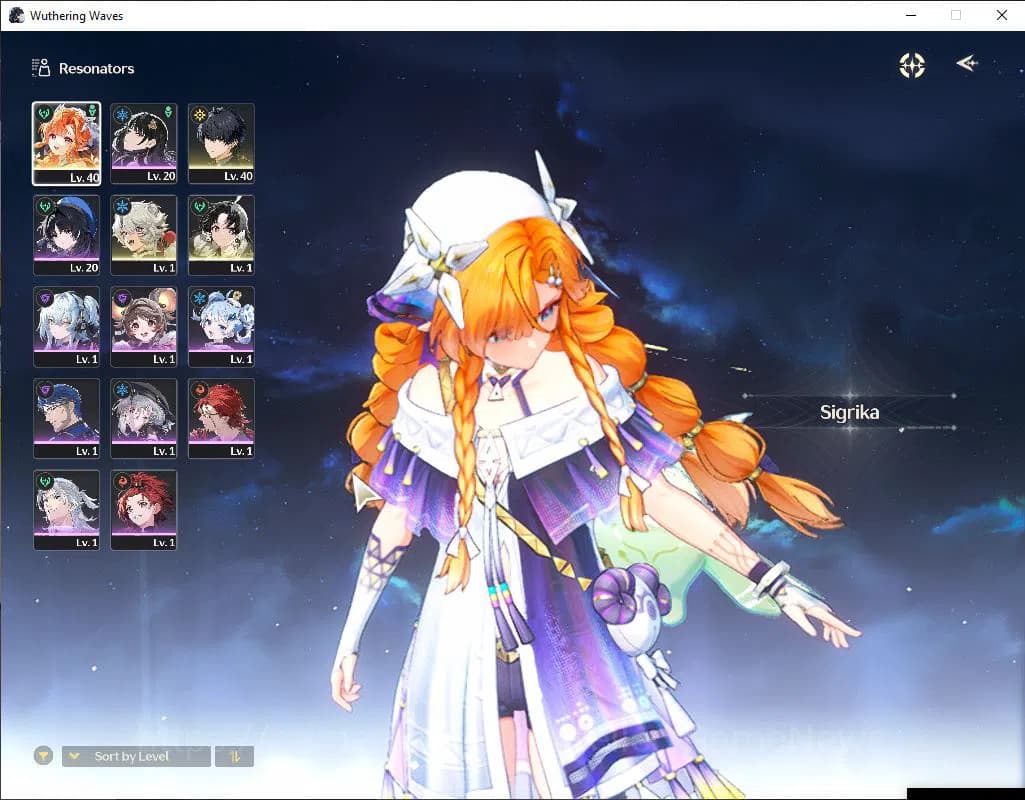Choose the black-haired Lv. 20 resonator with hair ornament
This screenshot has height=800, width=1025.
point(144,143)
